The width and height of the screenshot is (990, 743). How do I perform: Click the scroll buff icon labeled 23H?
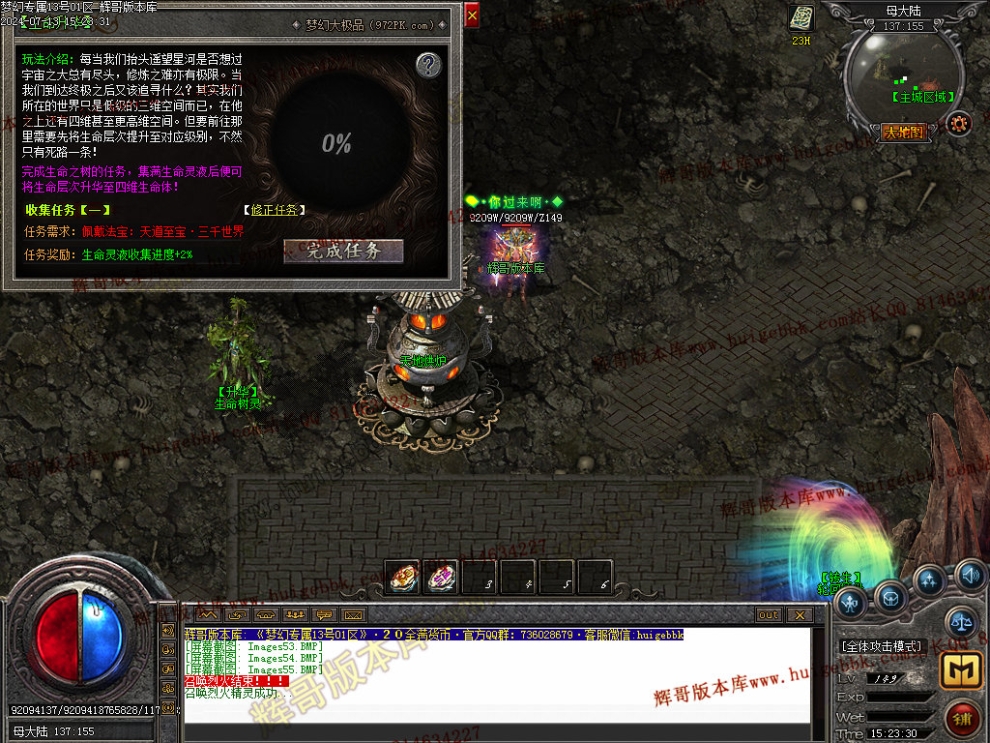pyautogui.click(x=801, y=18)
